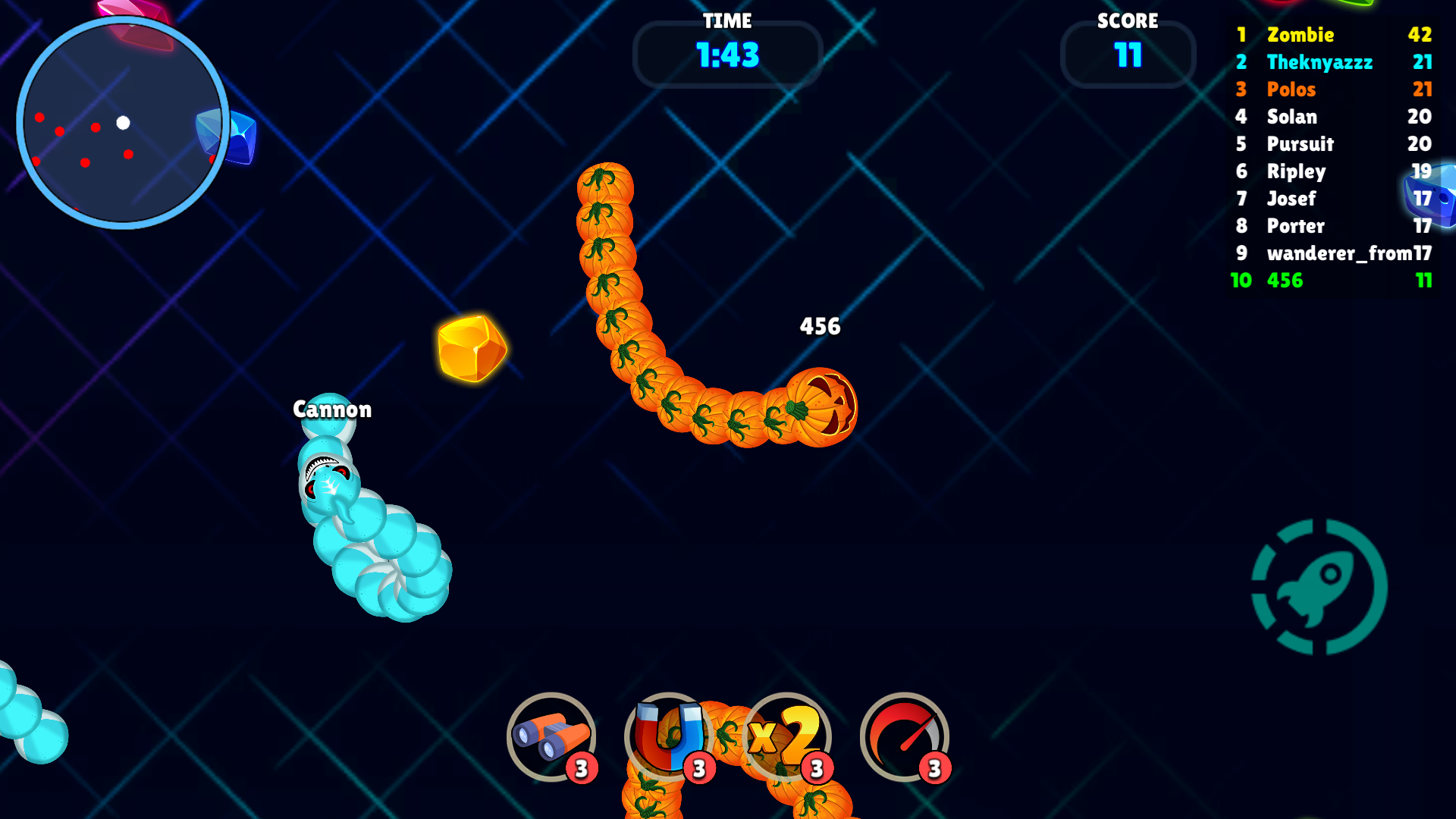Select Zombie at the top of leaderboard
1456x819 pixels.
1301,35
